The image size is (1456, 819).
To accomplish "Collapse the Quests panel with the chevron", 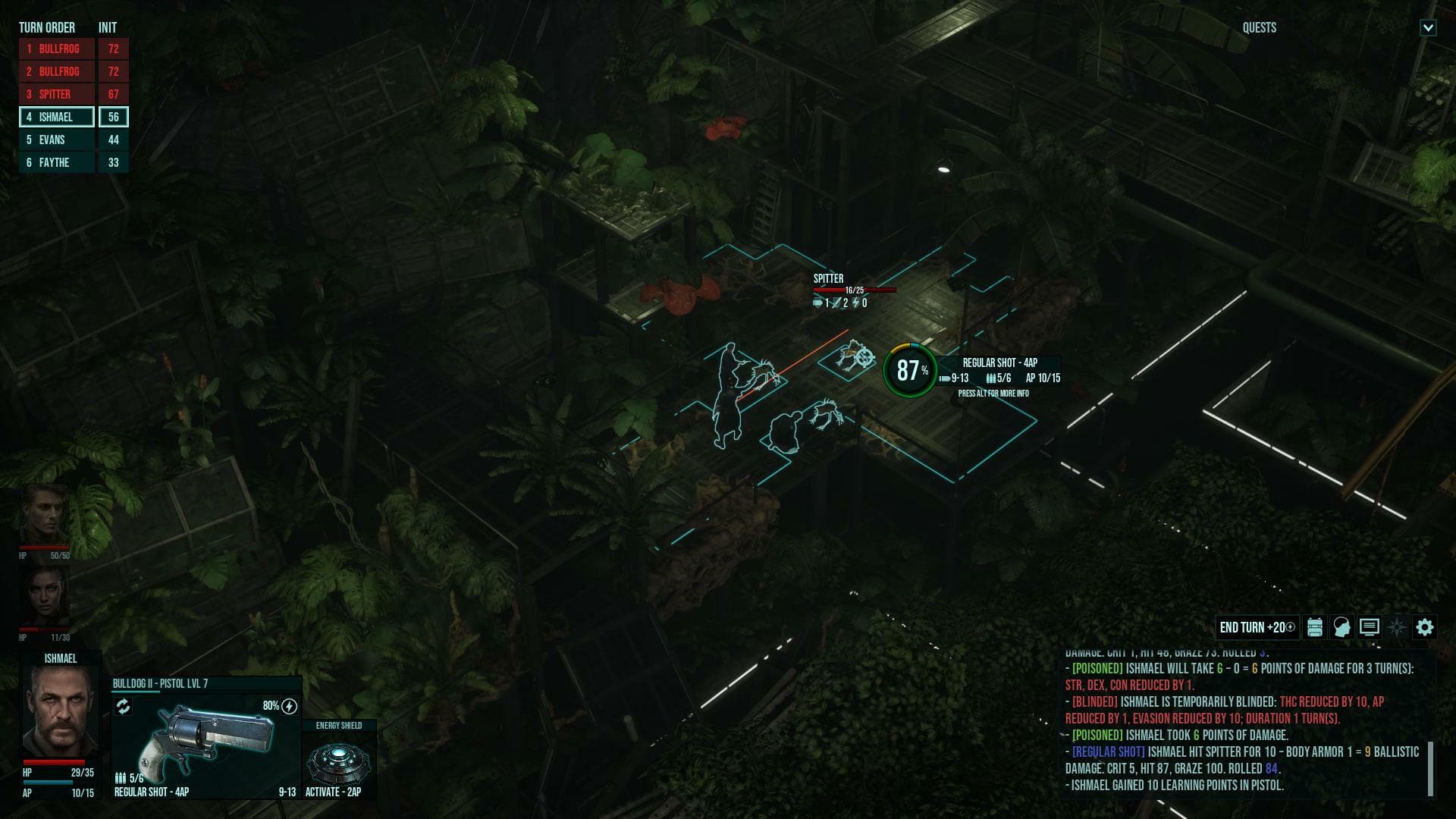I will pyautogui.click(x=1429, y=28).
